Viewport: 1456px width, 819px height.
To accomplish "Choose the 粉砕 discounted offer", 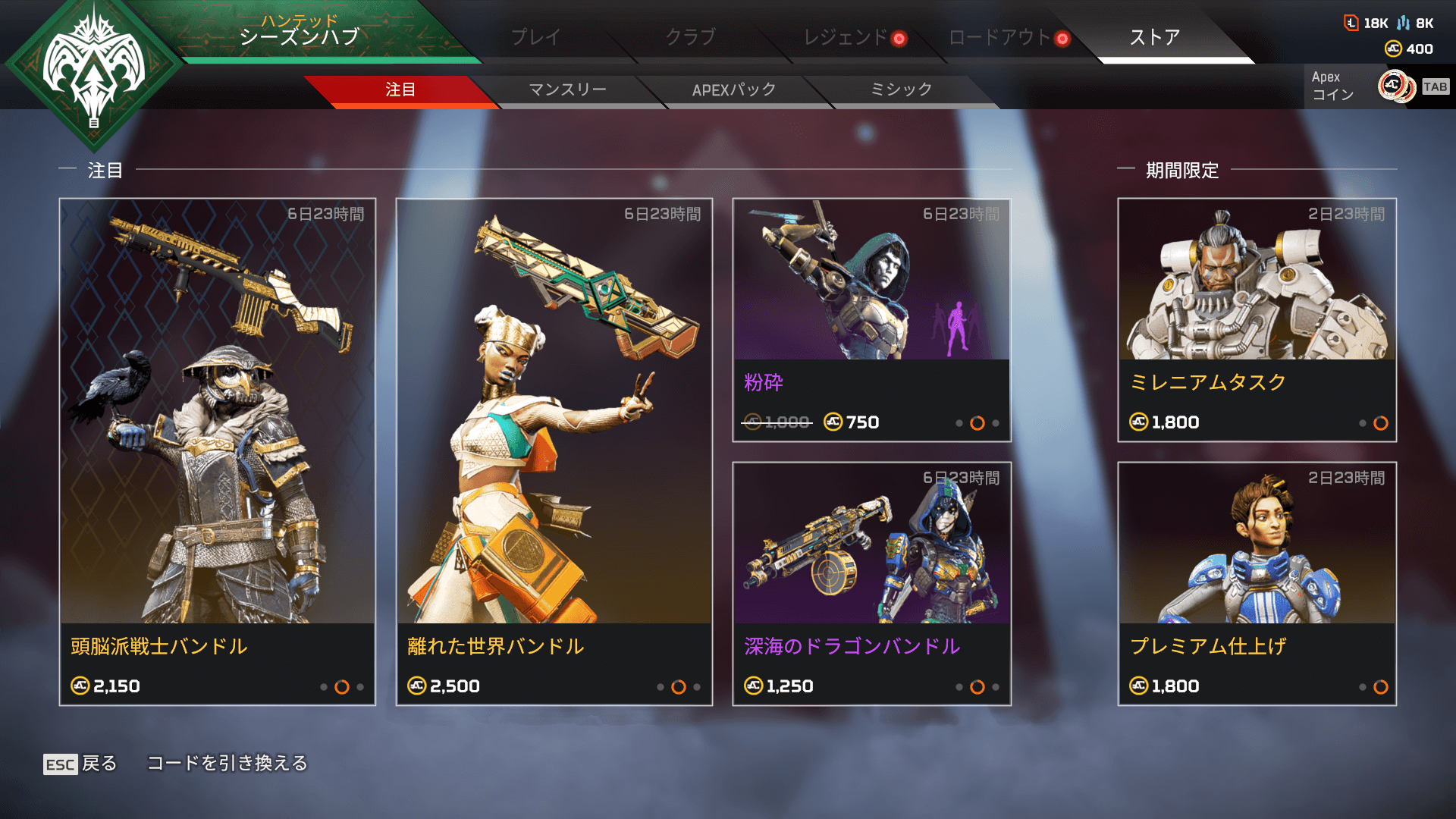I will 871,319.
